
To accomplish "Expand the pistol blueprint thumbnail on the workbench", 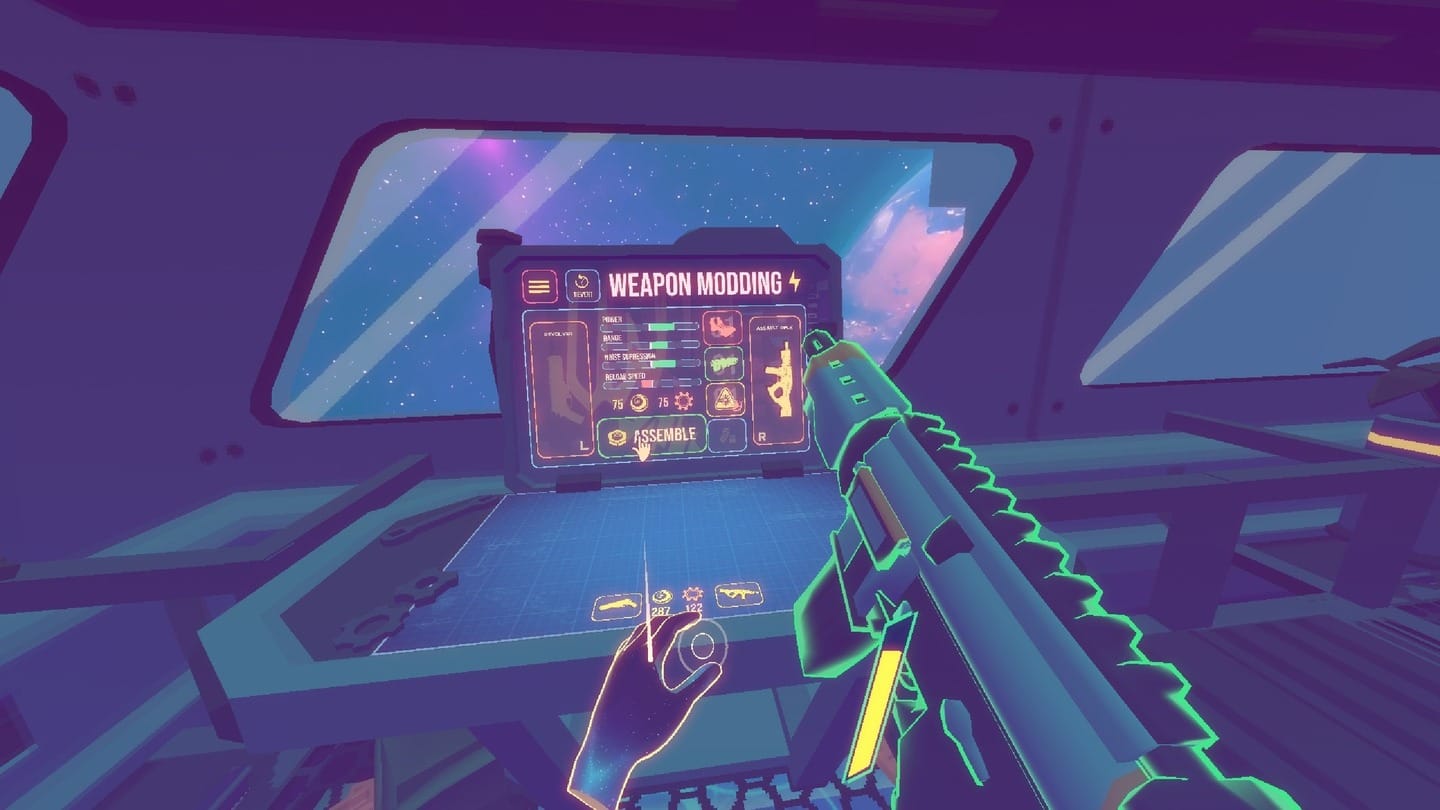I will coord(617,604).
